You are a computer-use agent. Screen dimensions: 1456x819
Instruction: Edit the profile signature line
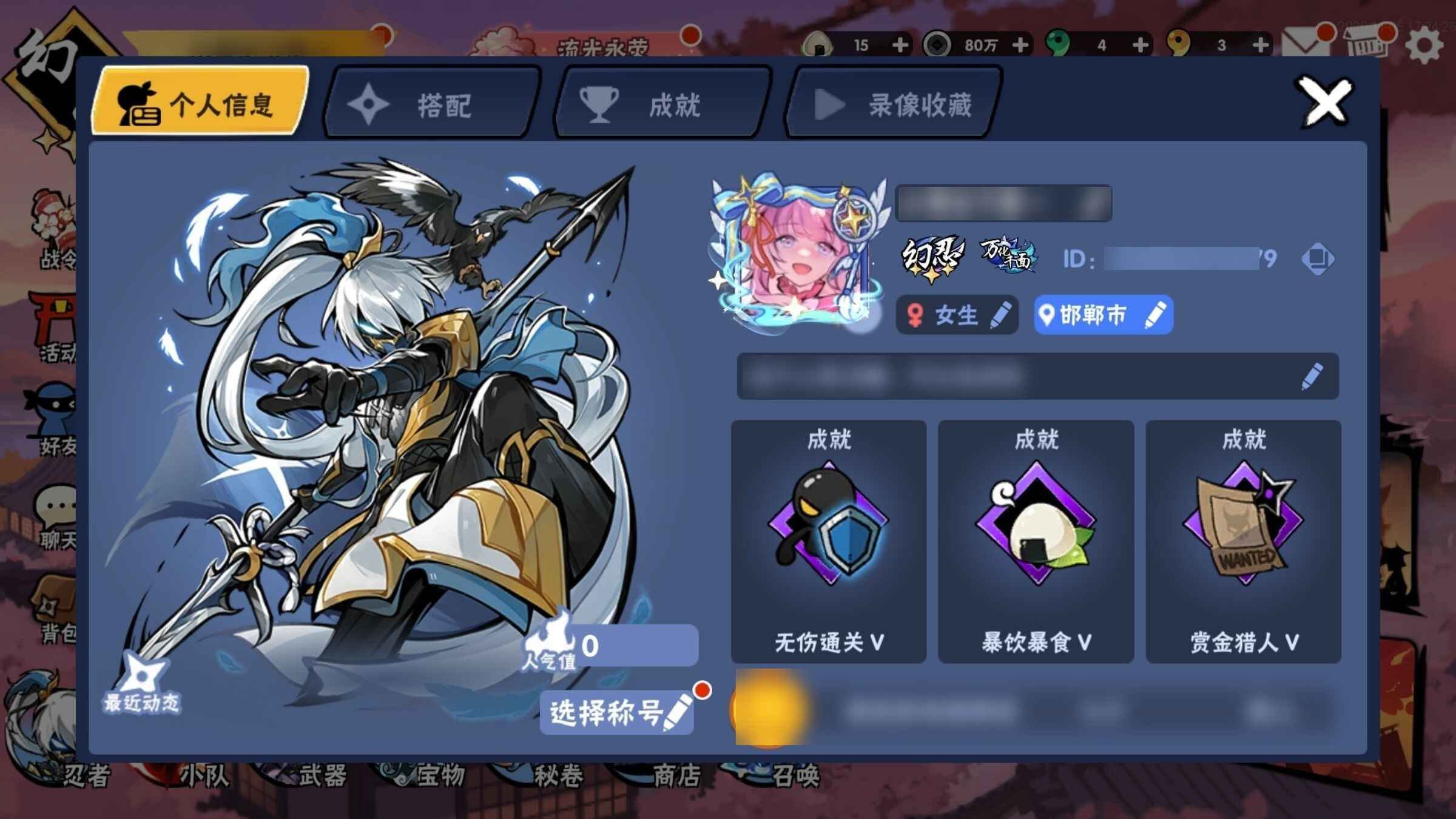point(1312,376)
